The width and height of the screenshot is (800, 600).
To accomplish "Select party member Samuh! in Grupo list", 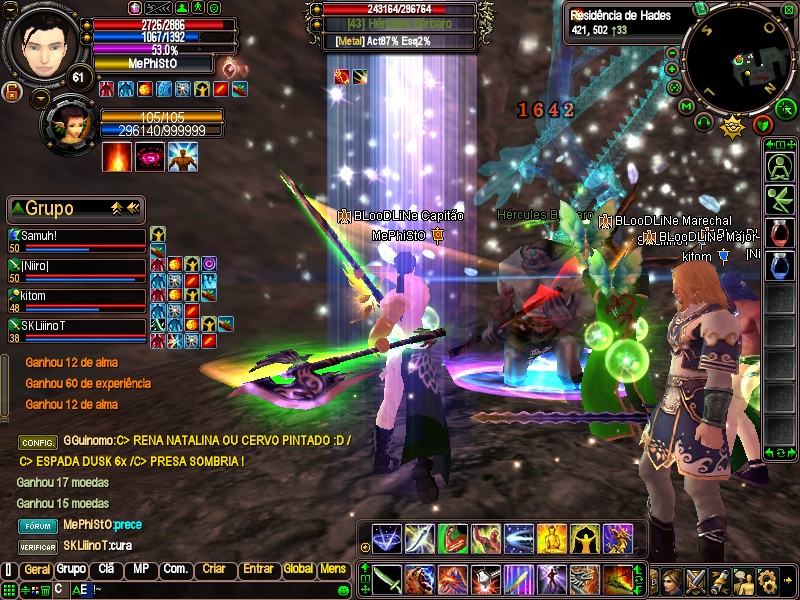I will coord(77,238).
